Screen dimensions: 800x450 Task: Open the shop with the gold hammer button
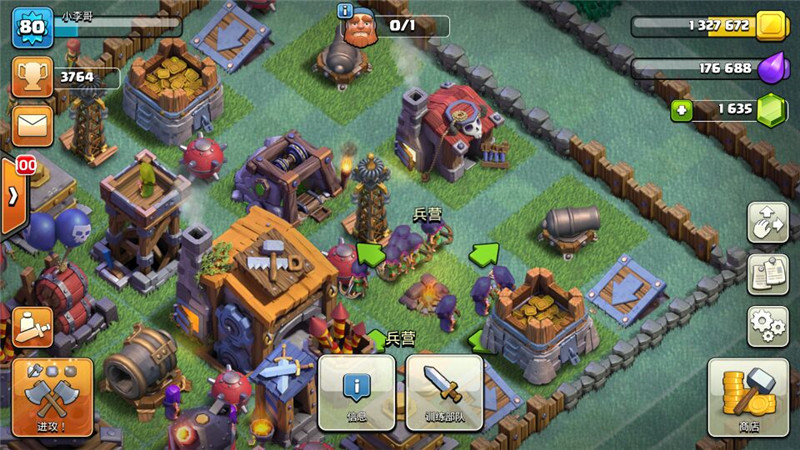pos(748,398)
